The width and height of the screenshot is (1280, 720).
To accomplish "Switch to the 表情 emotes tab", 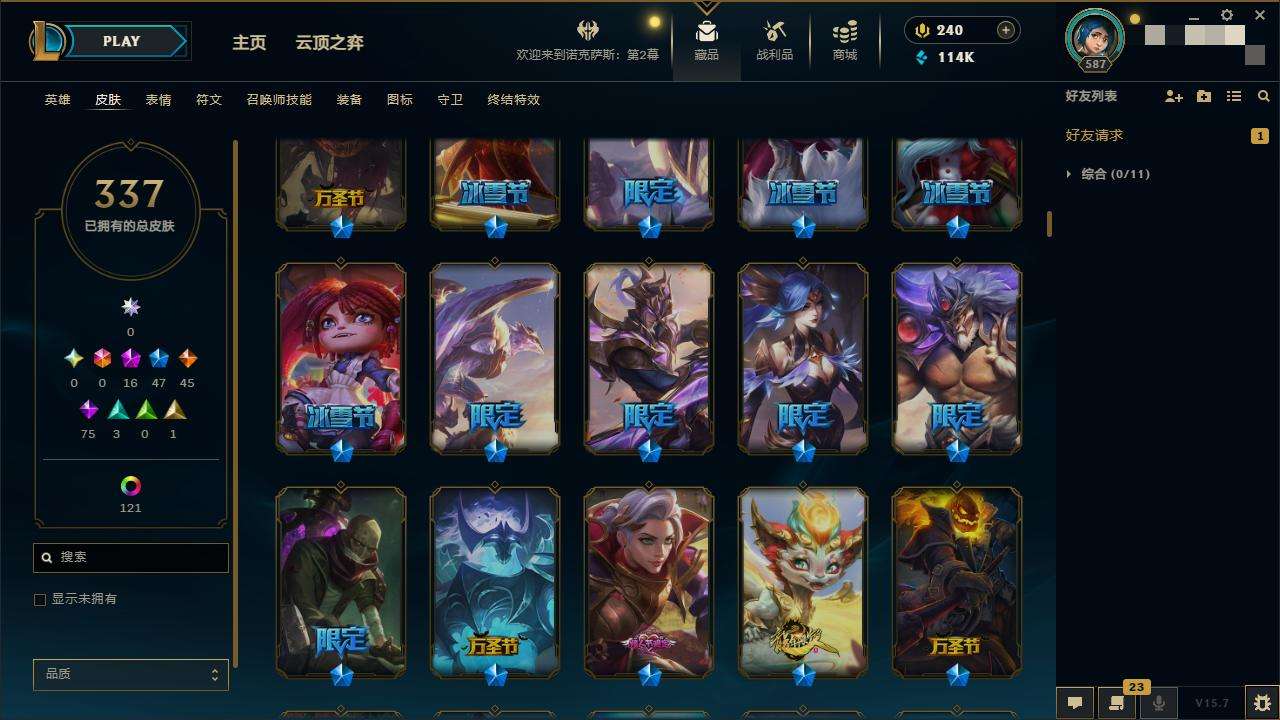I will click(158, 100).
